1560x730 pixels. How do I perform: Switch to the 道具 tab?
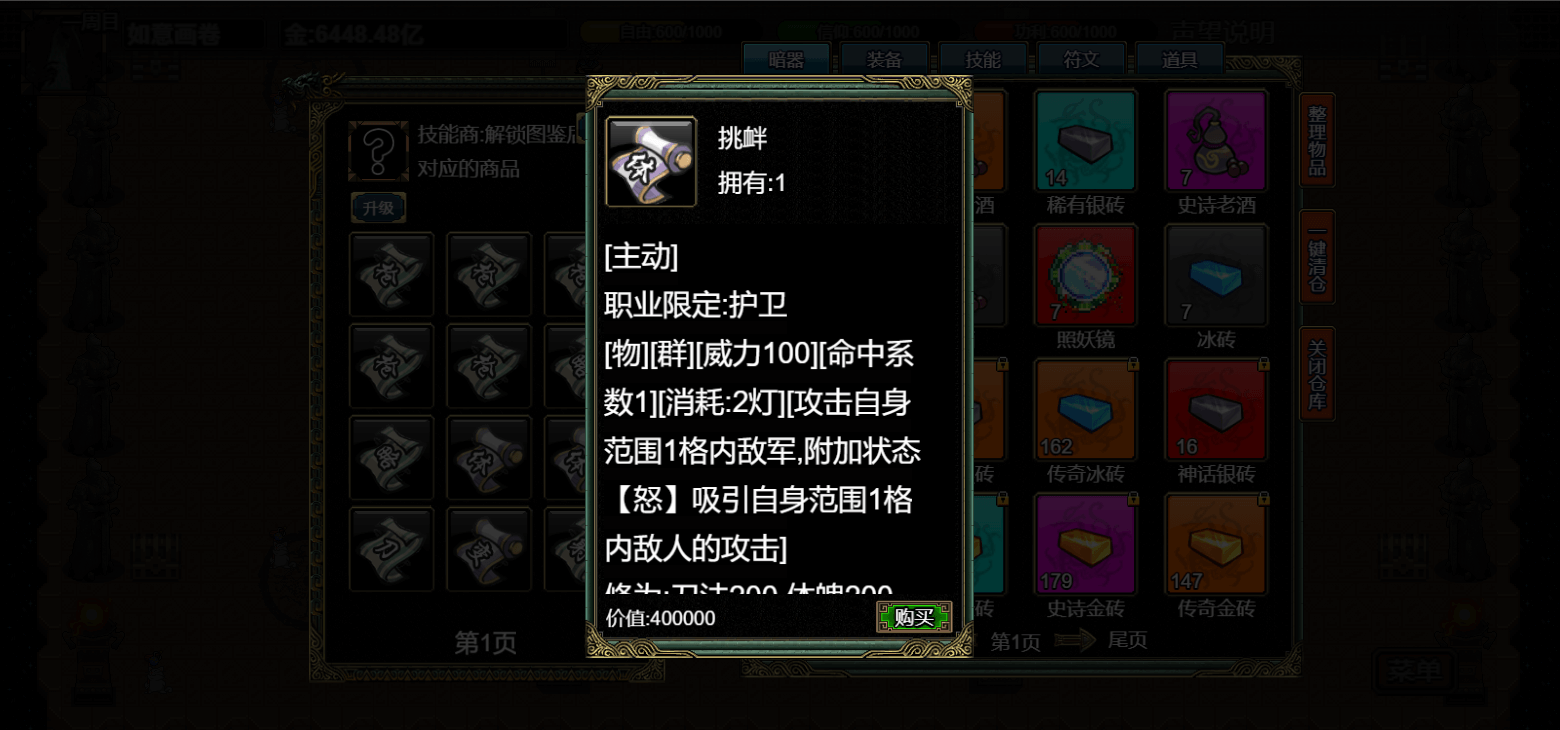1181,59
